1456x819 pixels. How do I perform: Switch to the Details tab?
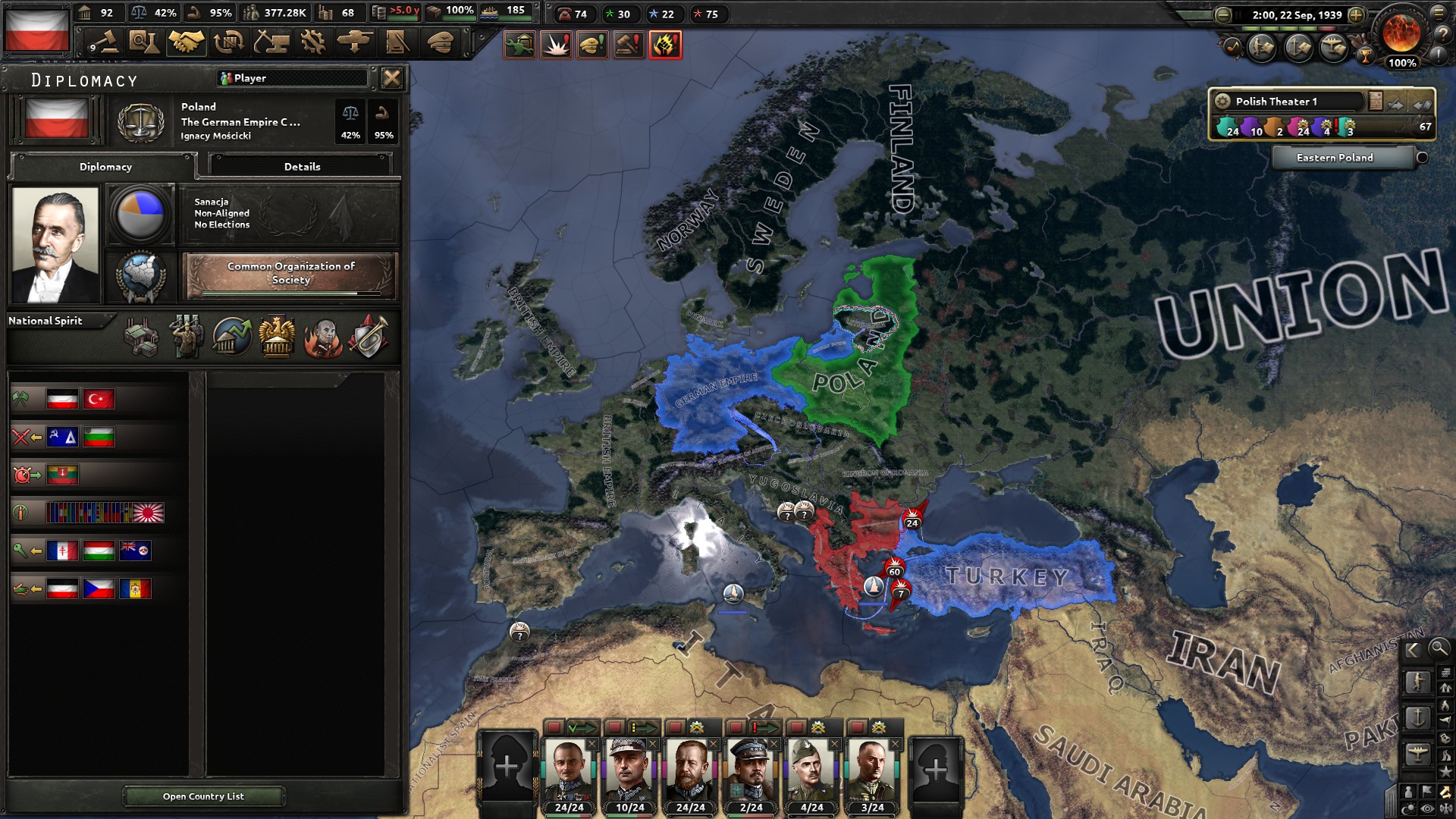[303, 165]
